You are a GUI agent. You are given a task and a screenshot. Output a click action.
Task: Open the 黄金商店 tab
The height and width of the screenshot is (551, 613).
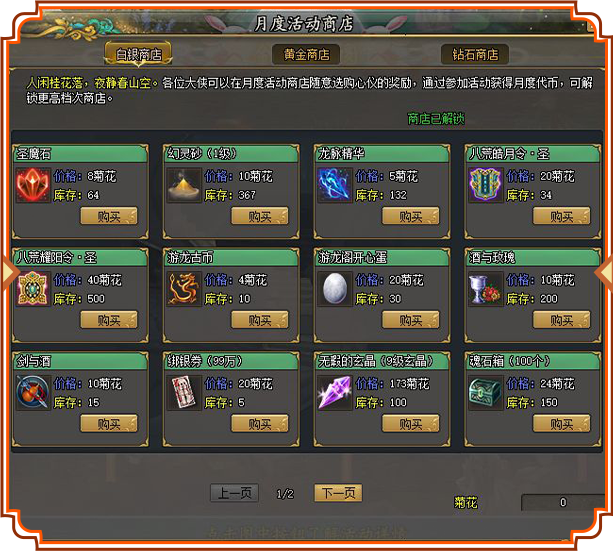pyautogui.click(x=306, y=54)
